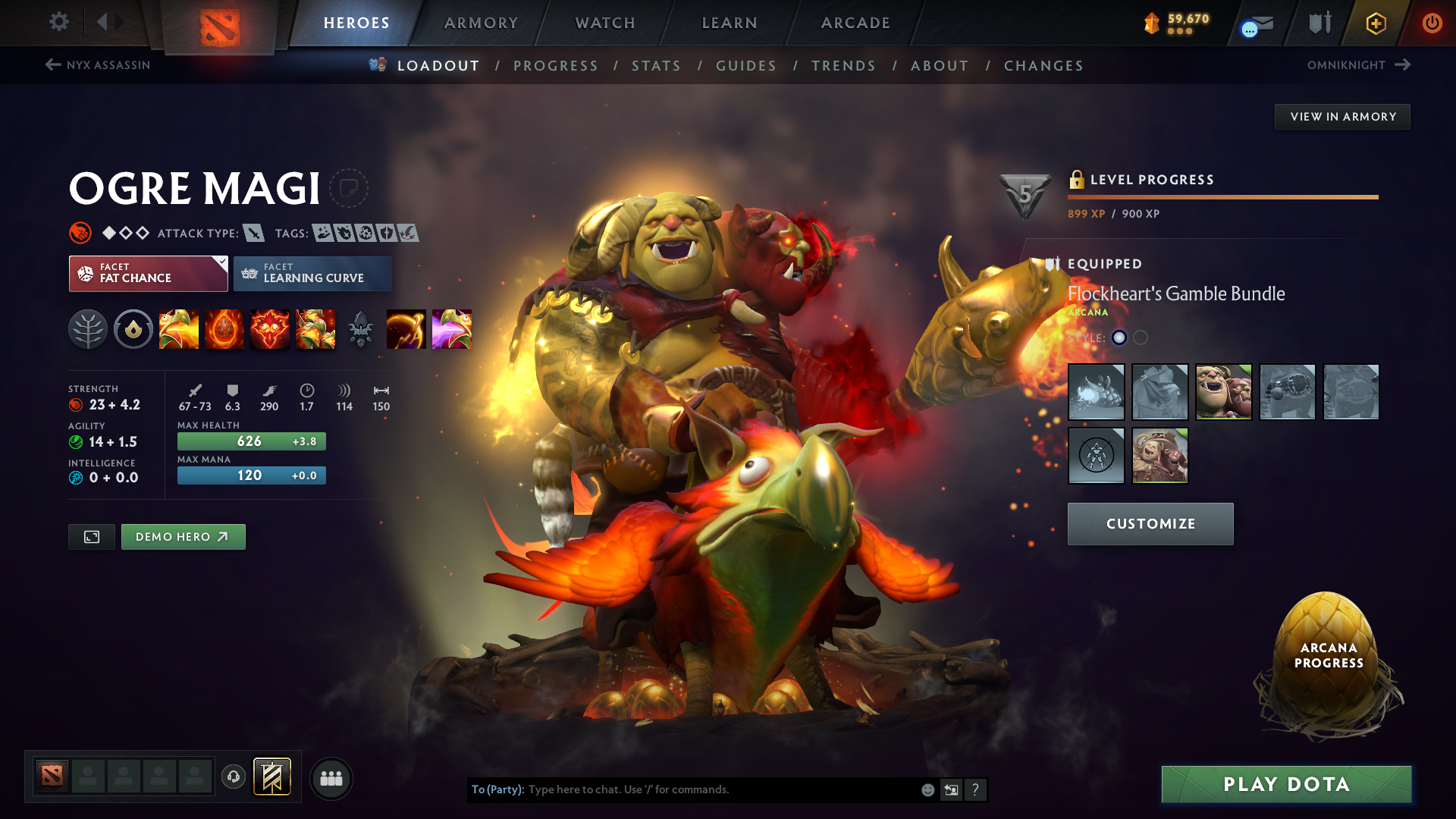
Task: Open the ARMORY menu
Action: coord(481,23)
